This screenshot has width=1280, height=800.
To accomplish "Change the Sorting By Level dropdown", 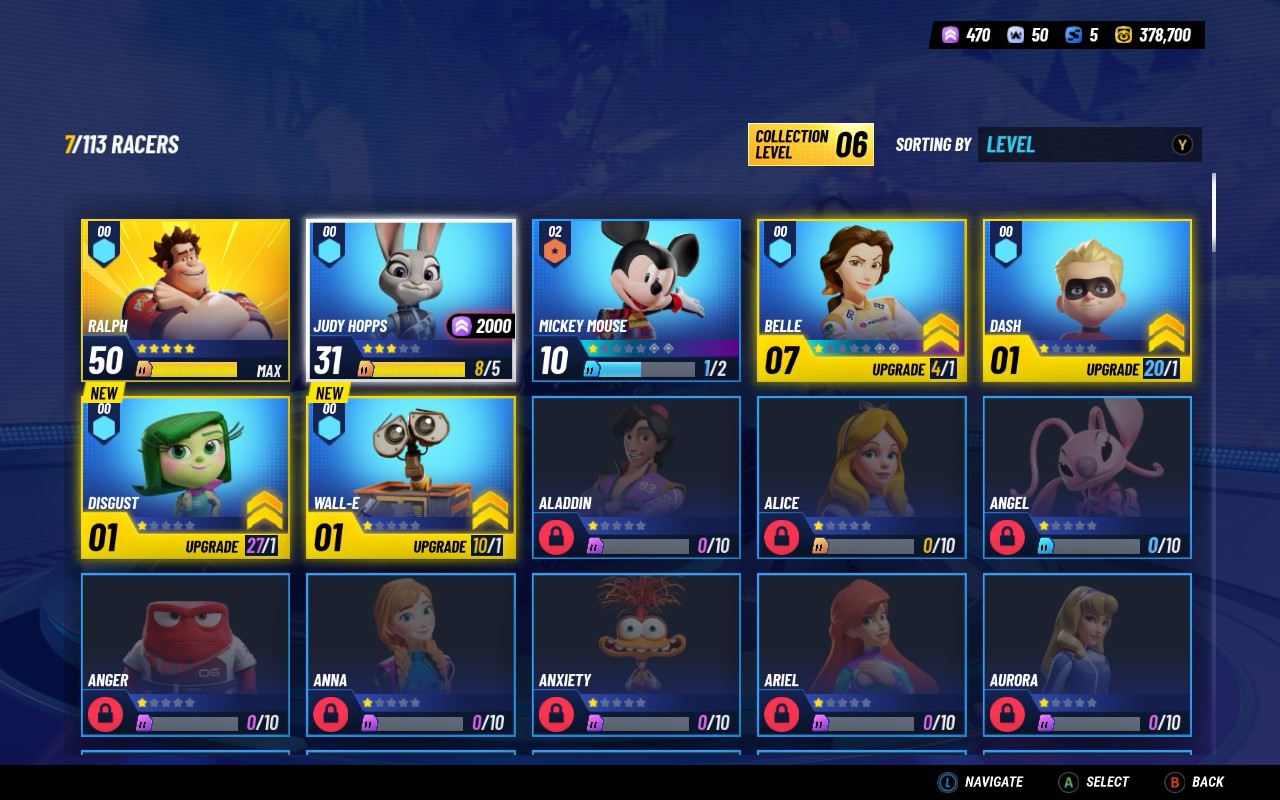I will pos(1088,145).
